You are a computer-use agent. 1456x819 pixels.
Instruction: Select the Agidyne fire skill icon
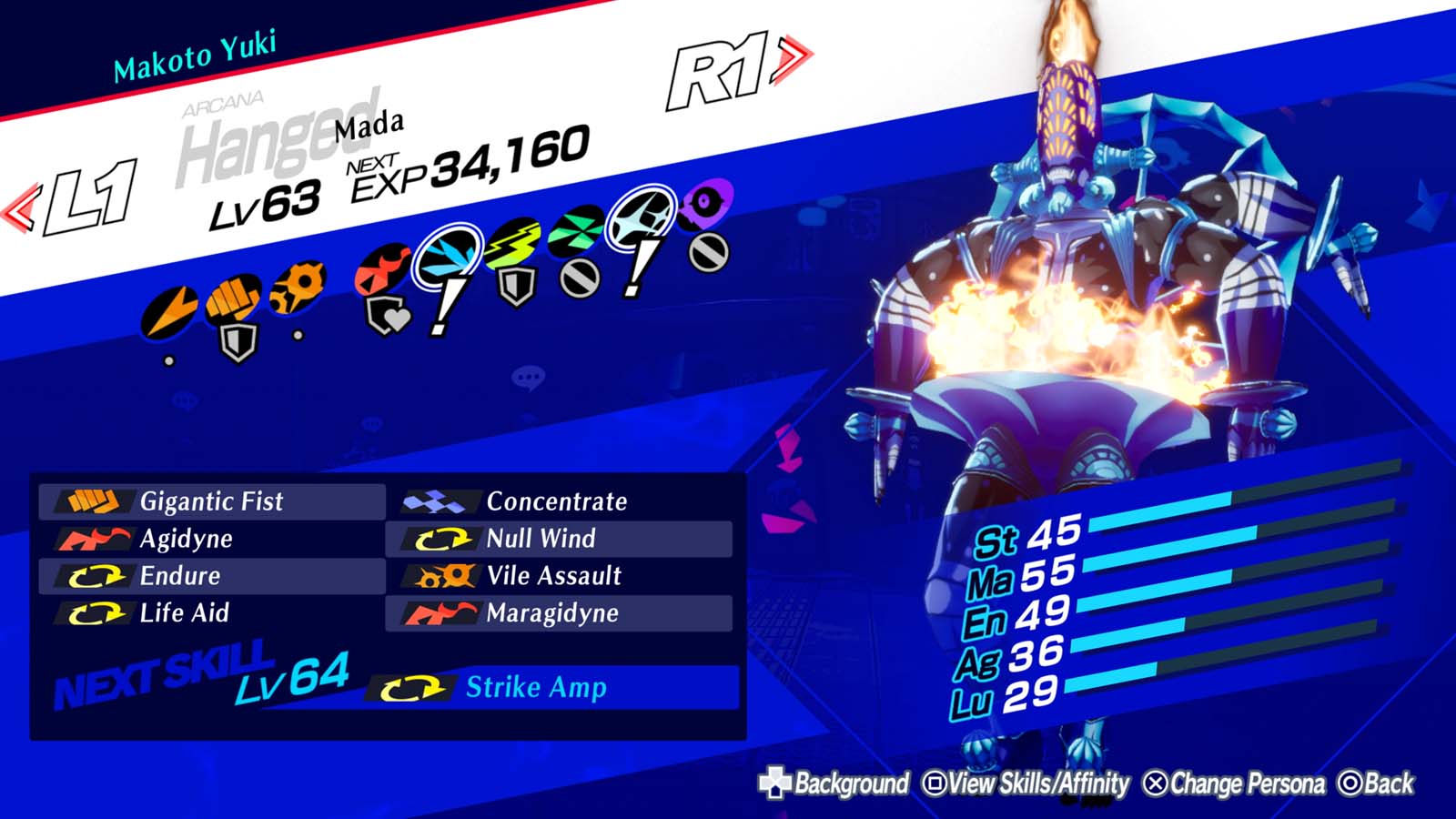[x=91, y=539]
